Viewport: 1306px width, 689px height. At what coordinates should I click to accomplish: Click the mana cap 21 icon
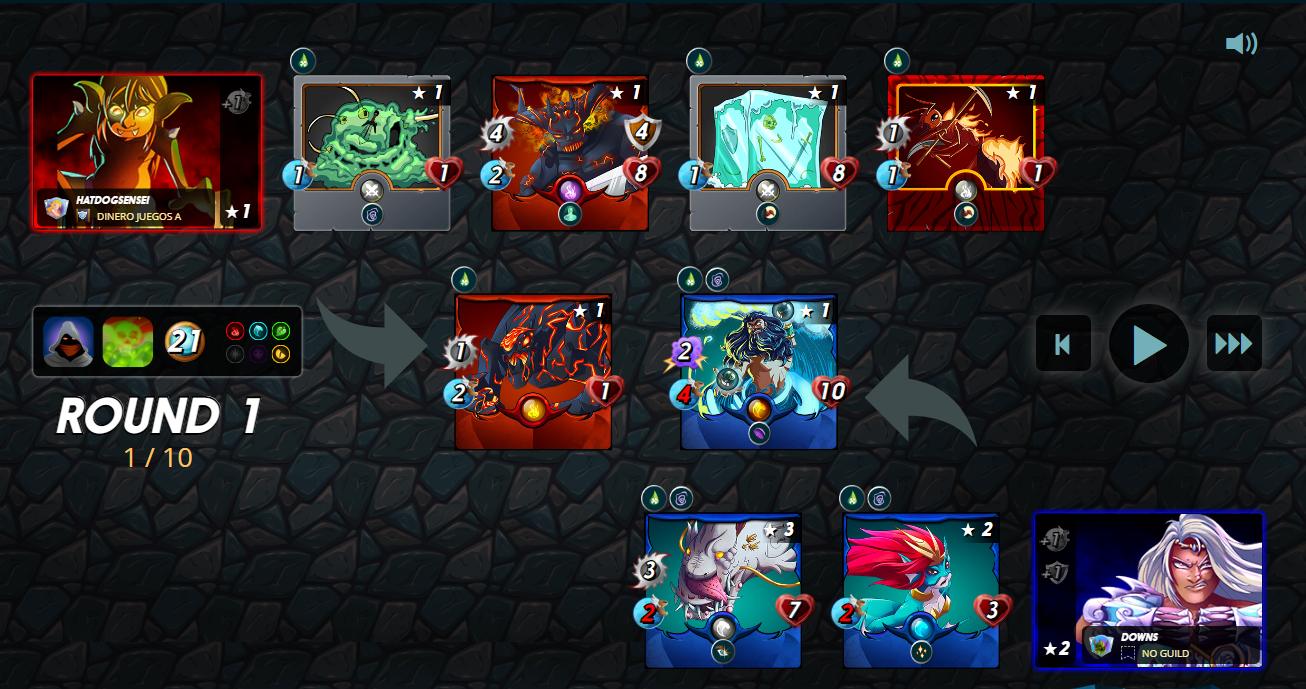click(x=184, y=342)
